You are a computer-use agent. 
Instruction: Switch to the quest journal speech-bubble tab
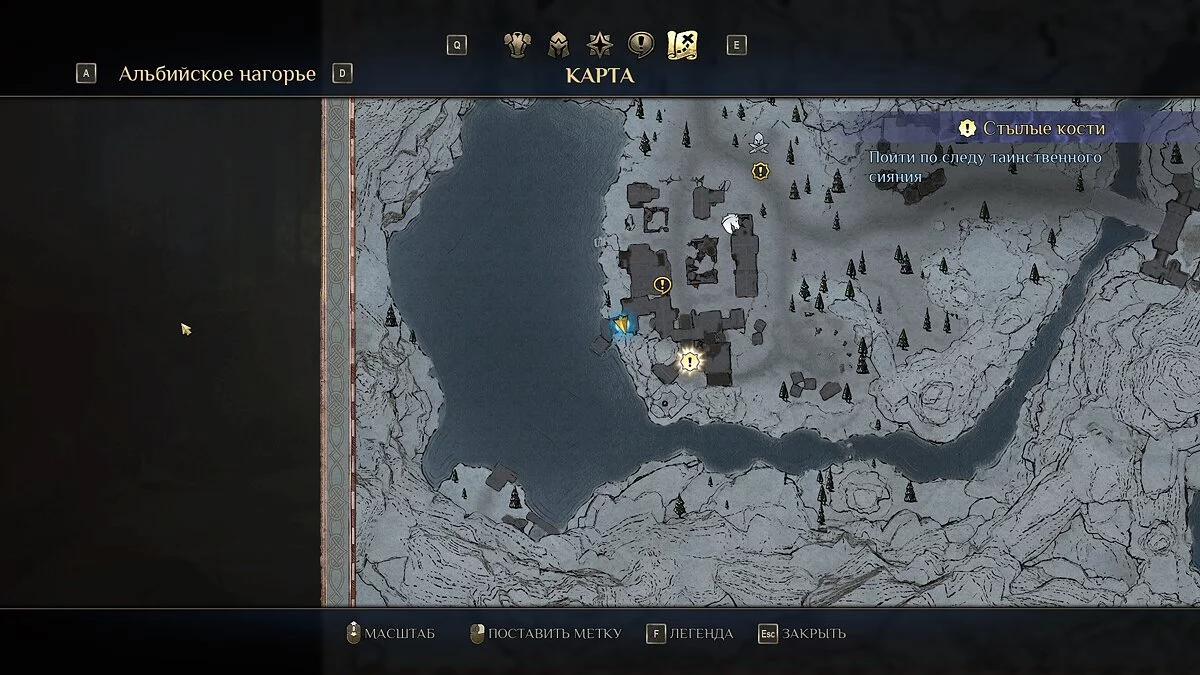click(x=641, y=45)
